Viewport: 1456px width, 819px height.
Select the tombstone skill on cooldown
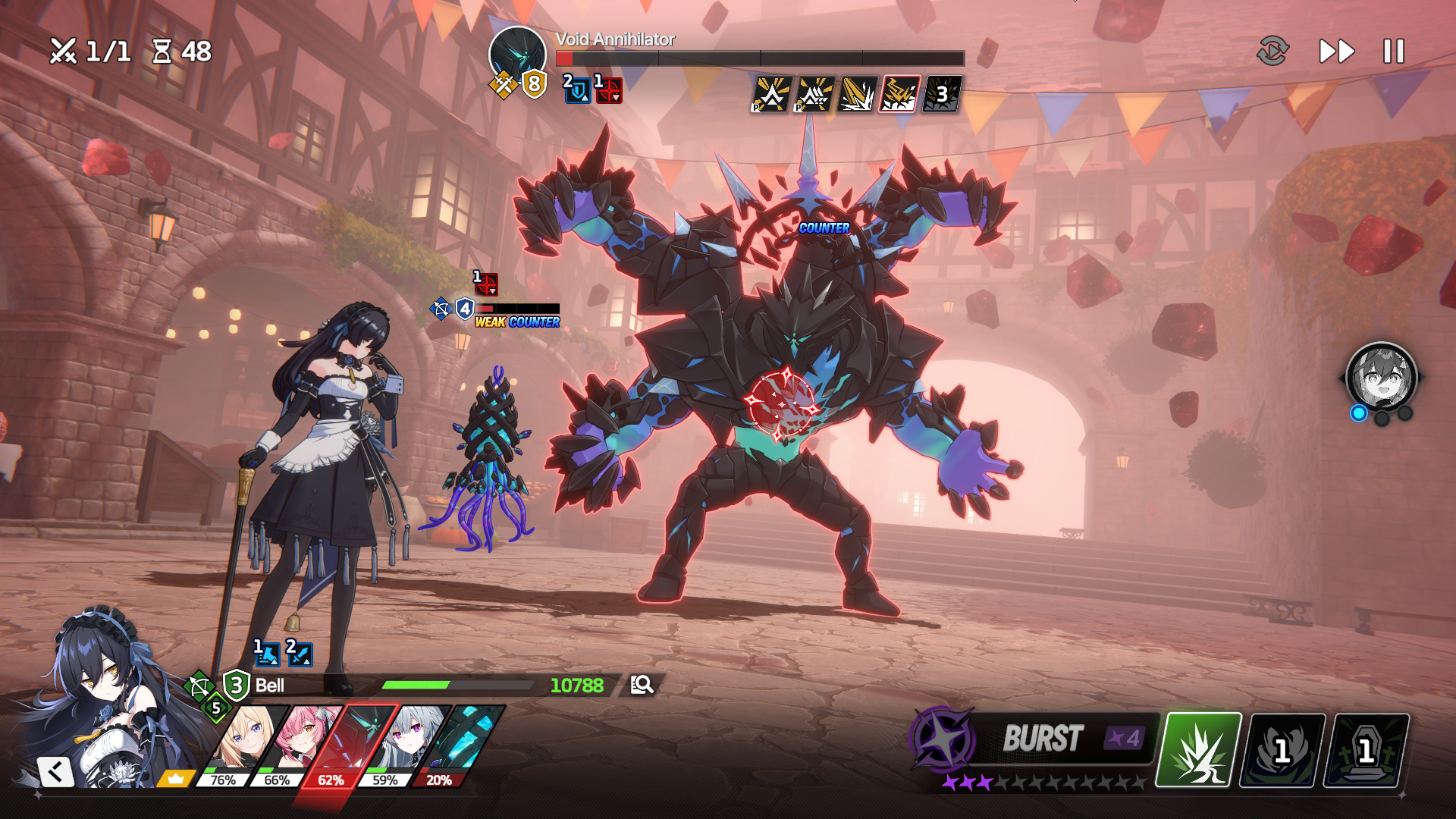1366,750
